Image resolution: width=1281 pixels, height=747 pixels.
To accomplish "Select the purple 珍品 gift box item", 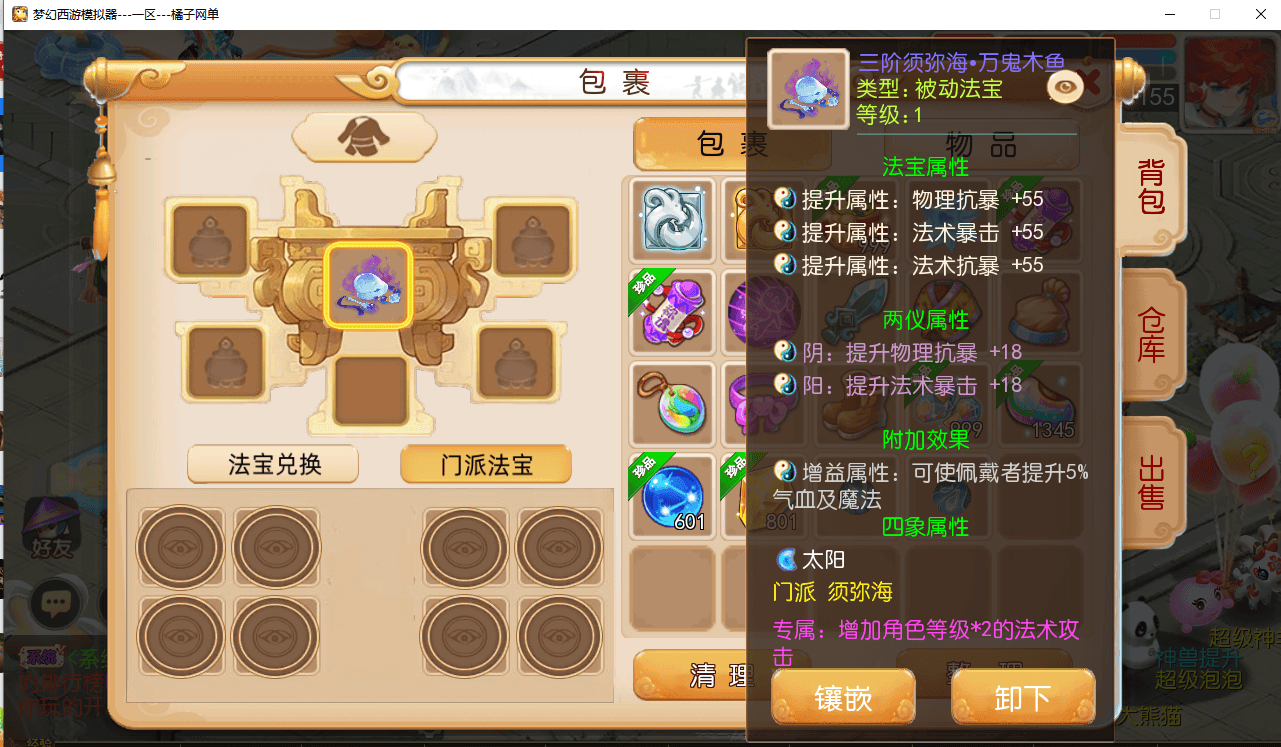I will point(671,311).
